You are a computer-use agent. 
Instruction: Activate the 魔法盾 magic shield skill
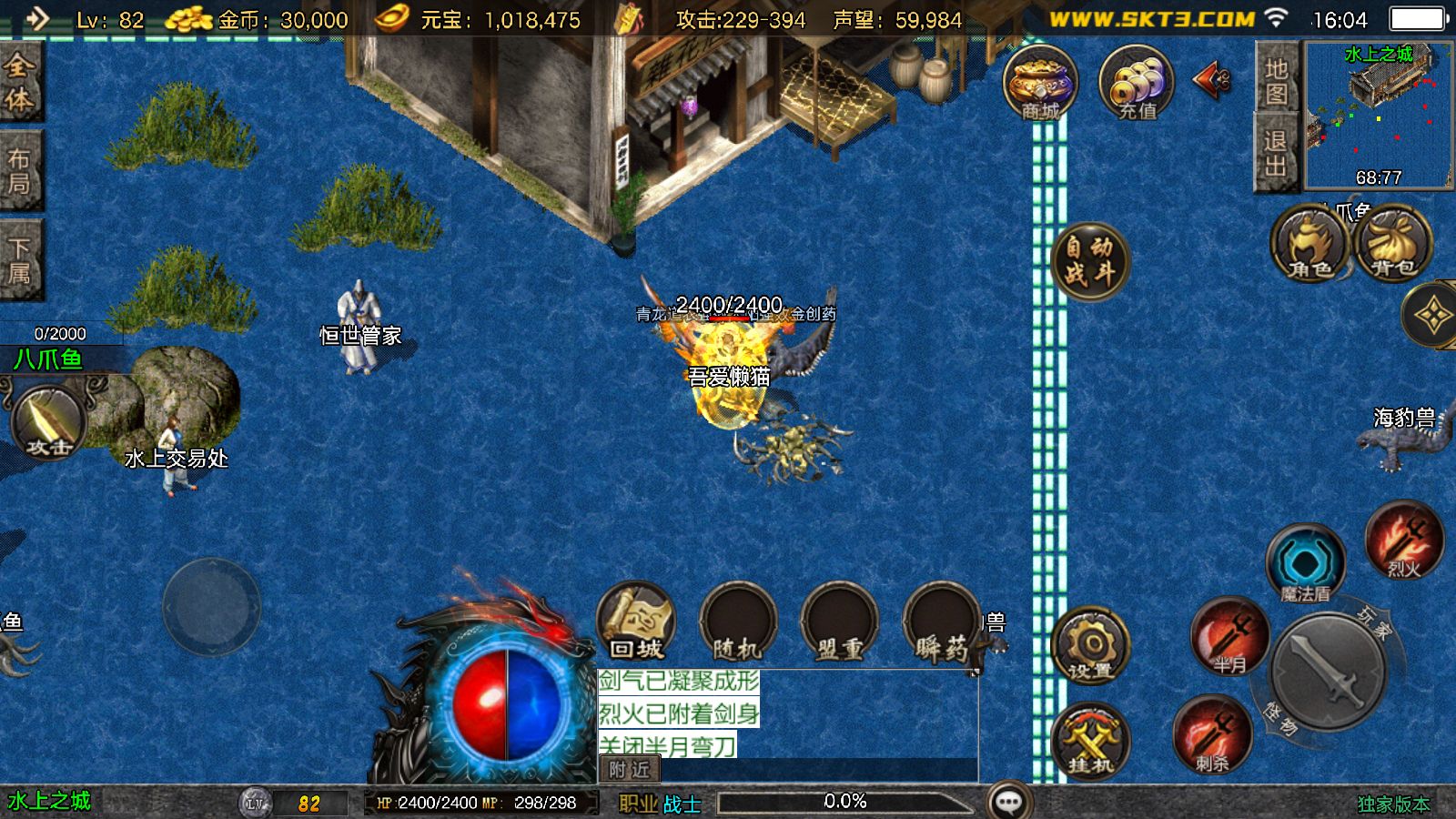1305,564
